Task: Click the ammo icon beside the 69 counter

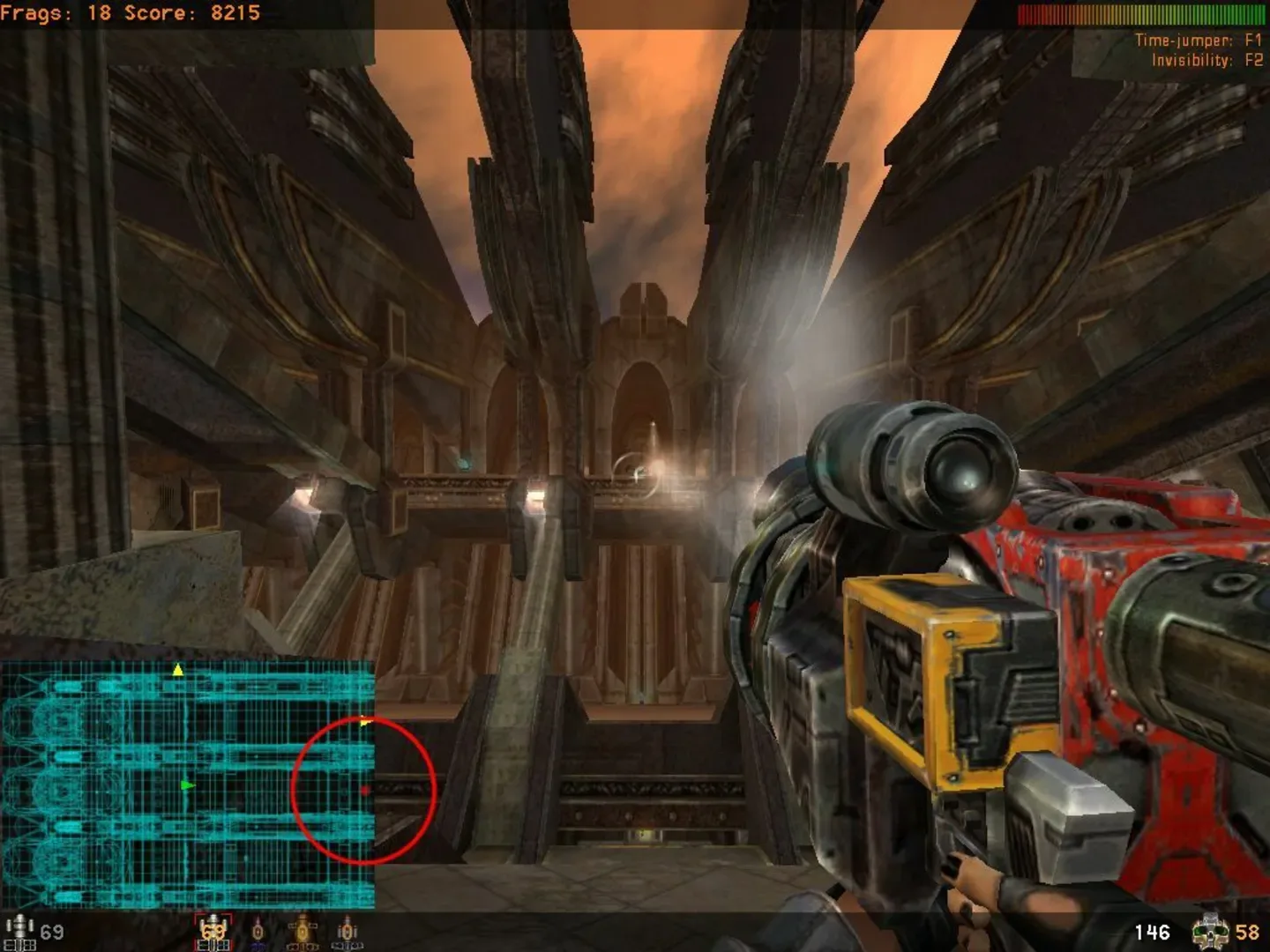Action: 21,930
